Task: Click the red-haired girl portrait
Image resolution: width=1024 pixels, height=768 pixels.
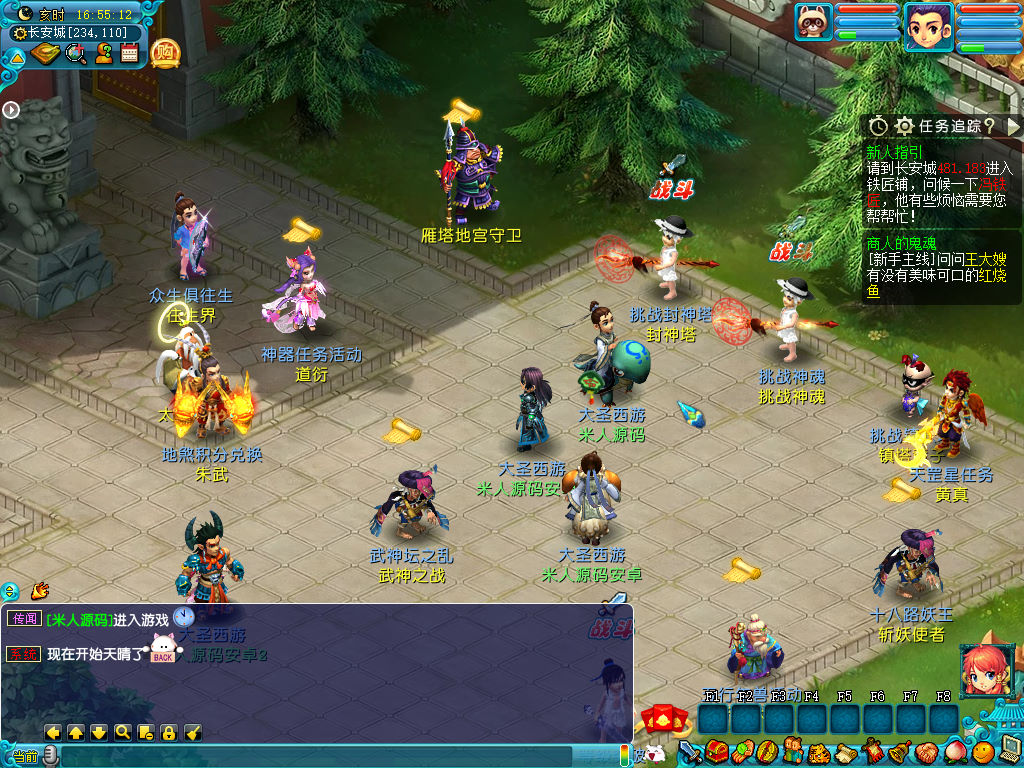Action: click(984, 670)
